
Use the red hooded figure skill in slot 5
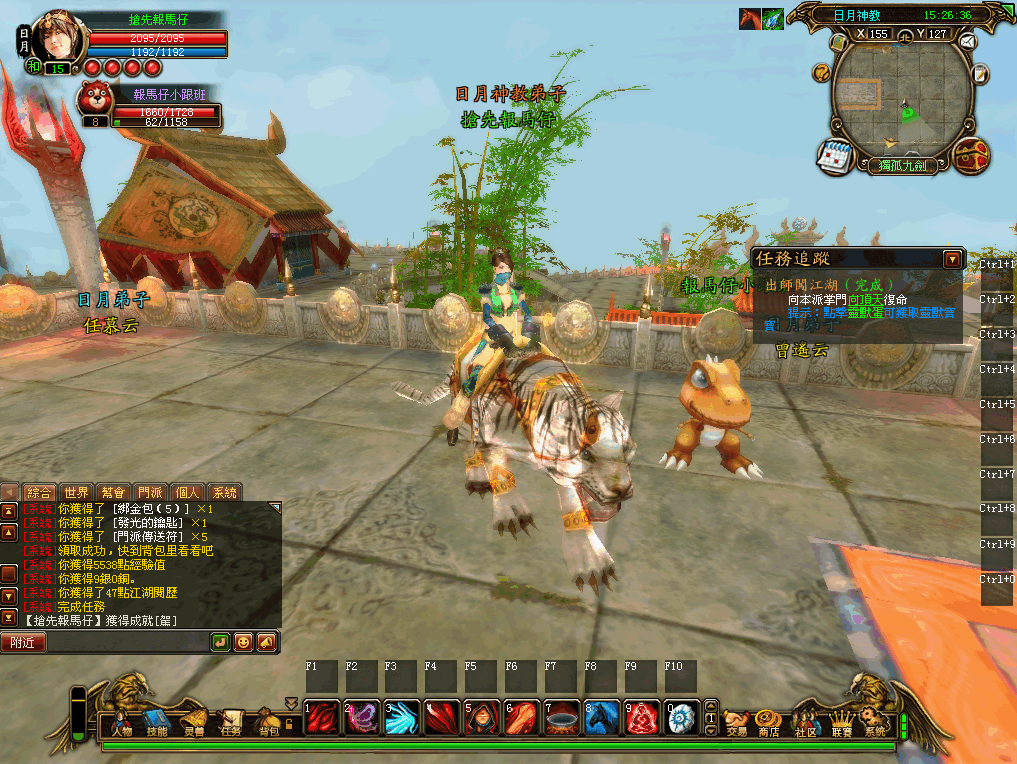click(482, 717)
